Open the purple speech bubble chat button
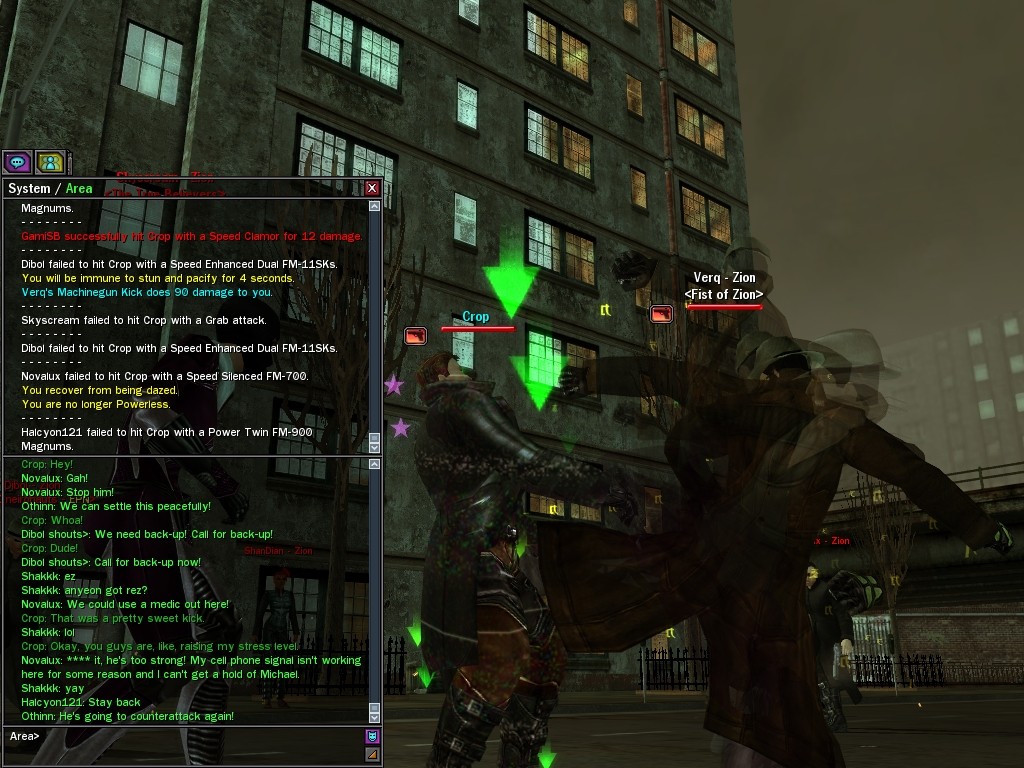 [17, 162]
